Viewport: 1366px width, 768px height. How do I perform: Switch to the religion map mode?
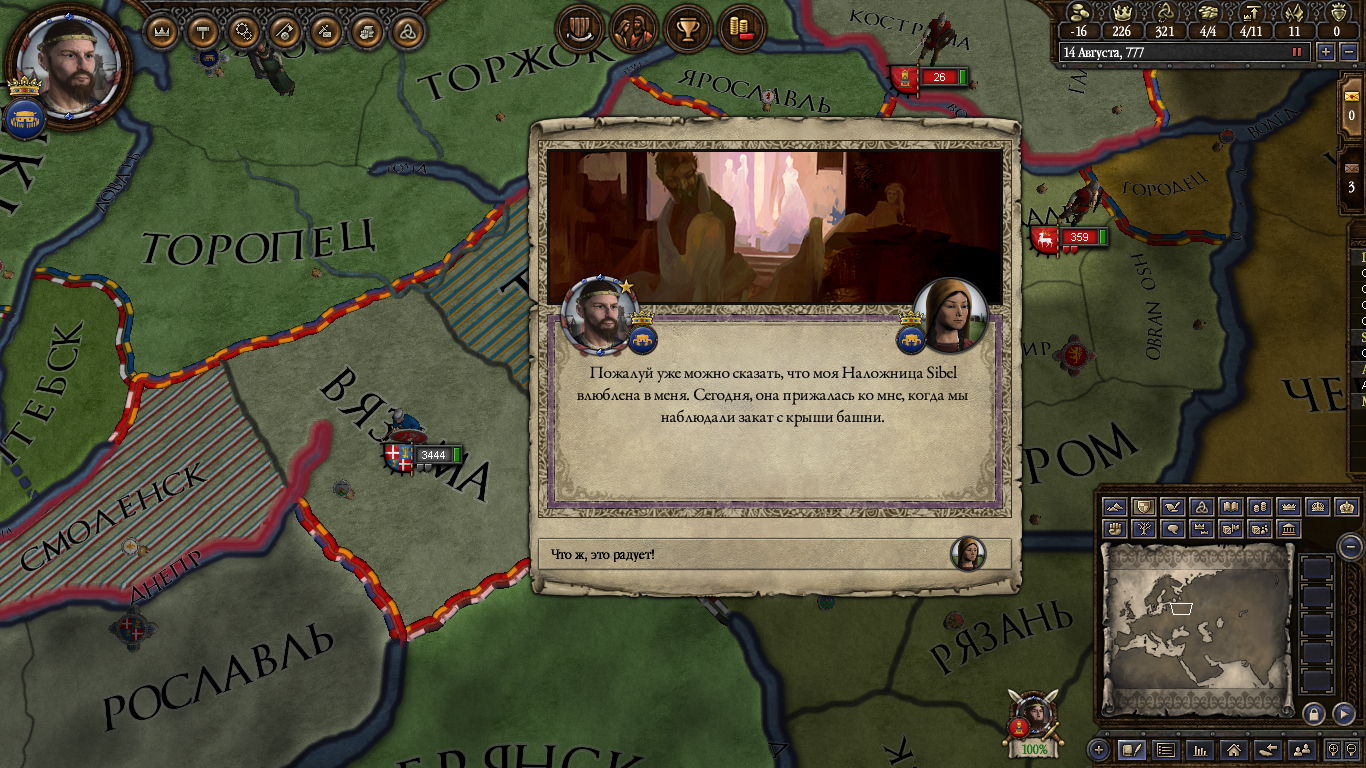(x=1203, y=508)
